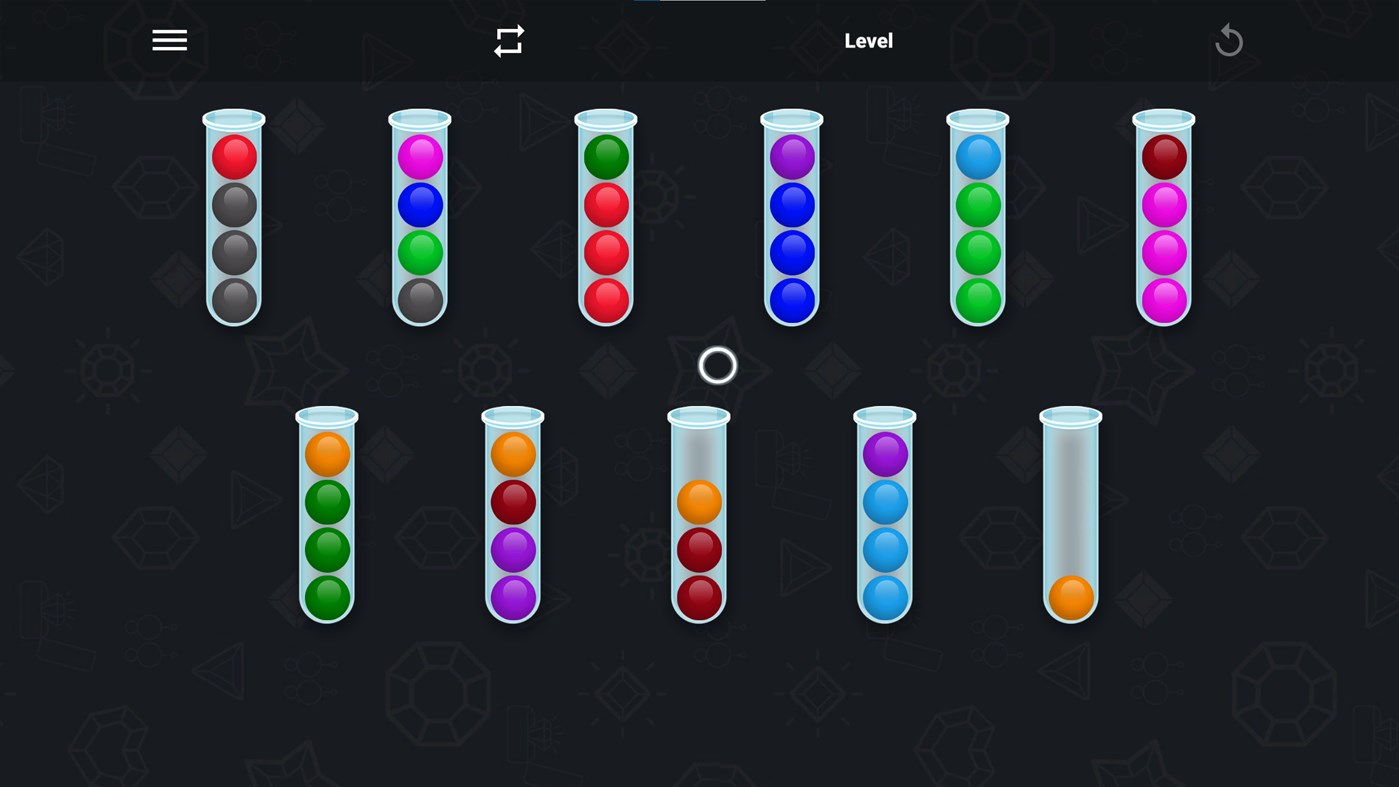The width and height of the screenshot is (1399, 787).
Task: Select the blue ball in the second tube
Action: 419,203
